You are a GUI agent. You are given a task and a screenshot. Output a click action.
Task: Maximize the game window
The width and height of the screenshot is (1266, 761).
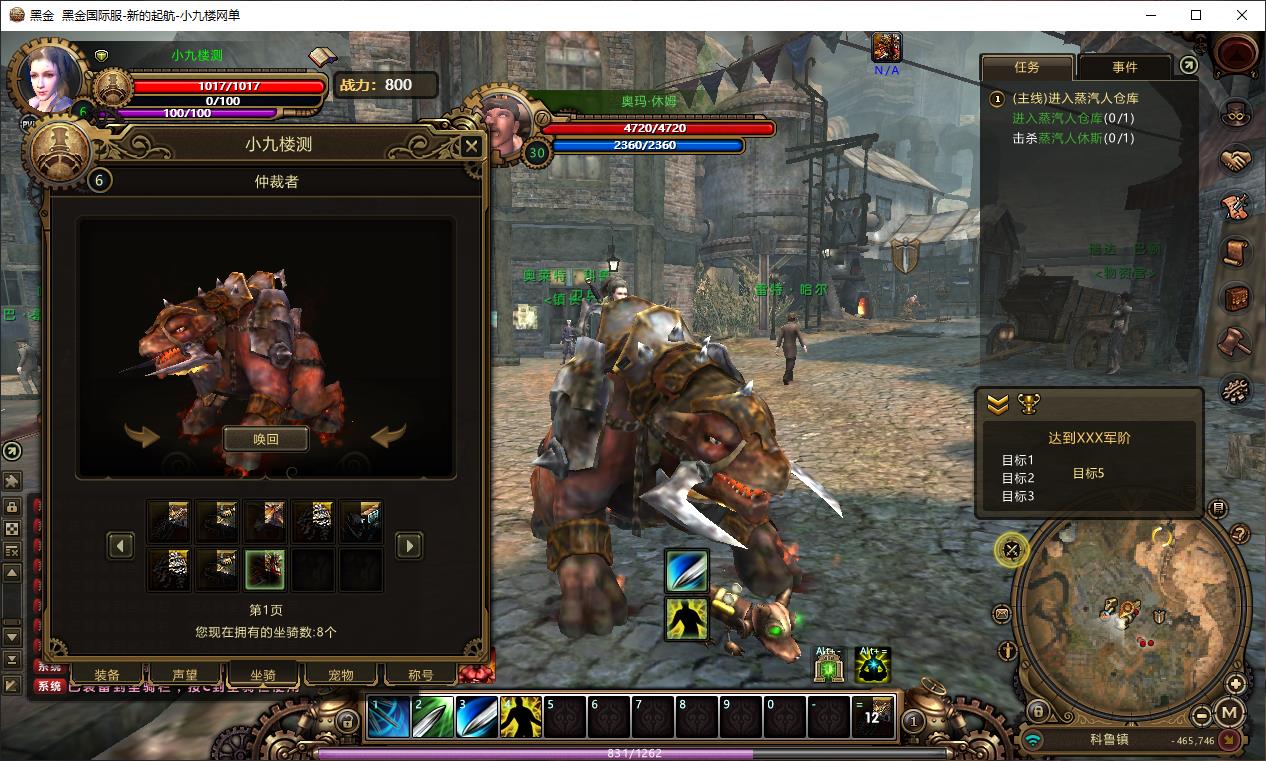point(1196,15)
